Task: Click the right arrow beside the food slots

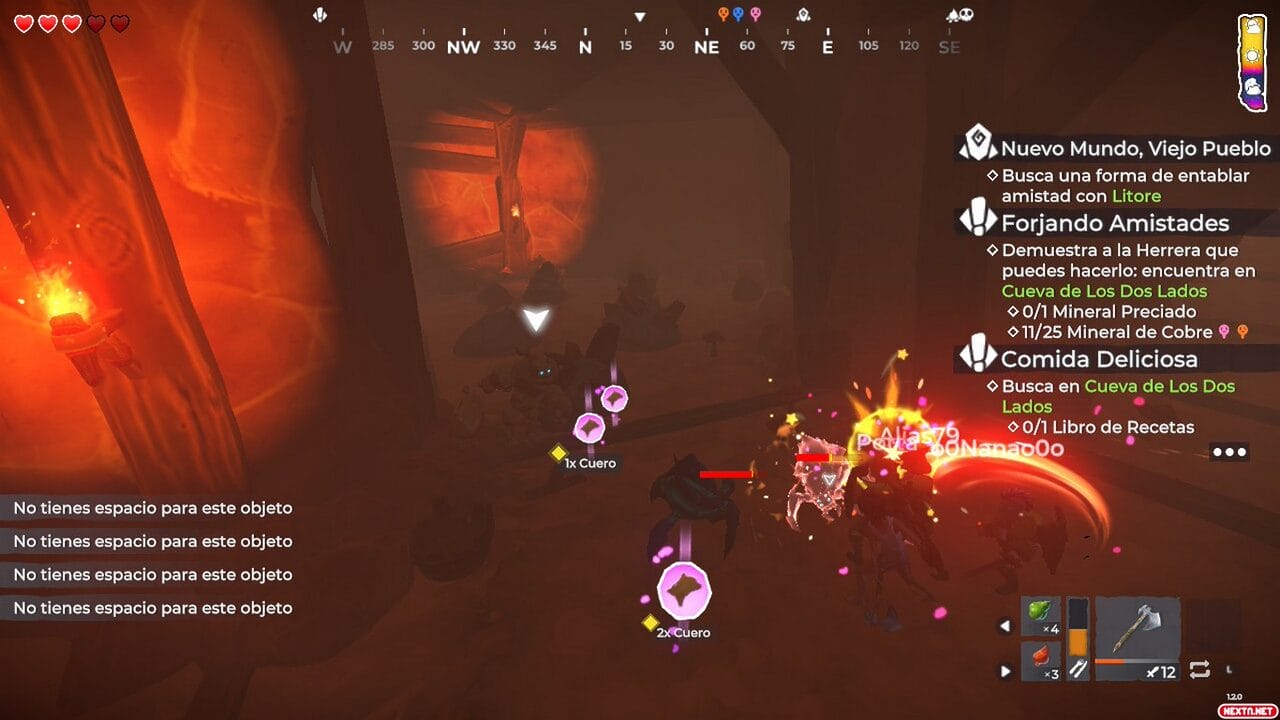Action: [1005, 671]
